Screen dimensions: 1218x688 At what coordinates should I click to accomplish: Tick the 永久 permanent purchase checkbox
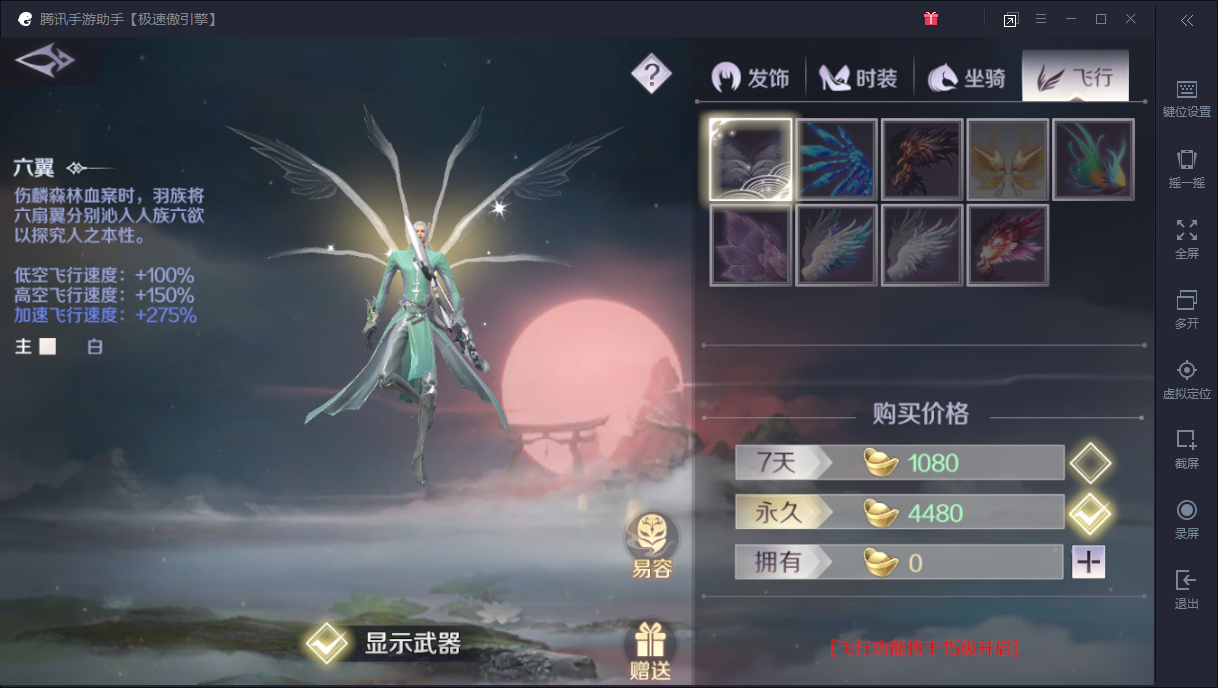click(1089, 514)
